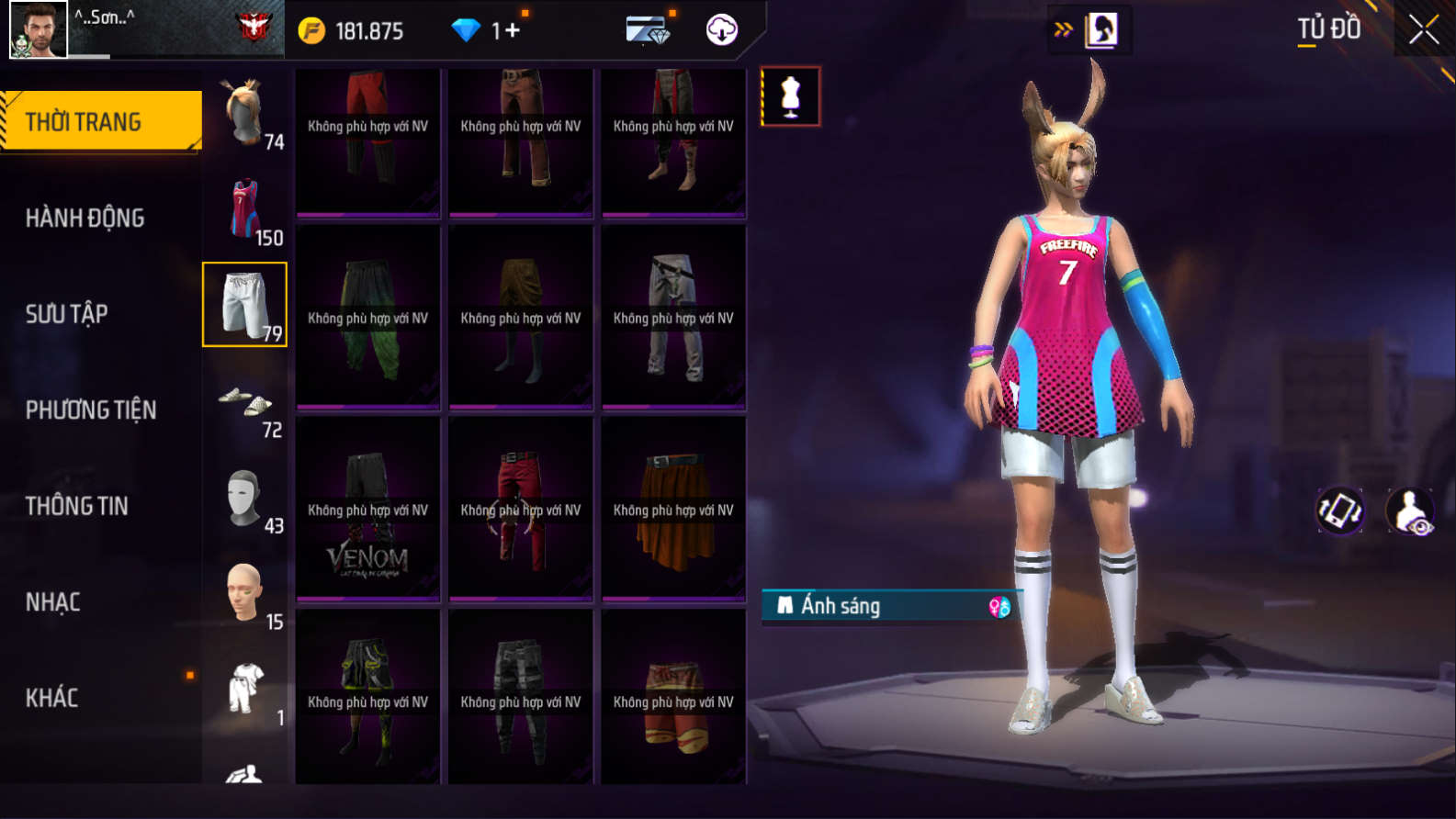Open the Thời Trang fashion tab
The width and height of the screenshot is (1456, 819).
tap(101, 121)
